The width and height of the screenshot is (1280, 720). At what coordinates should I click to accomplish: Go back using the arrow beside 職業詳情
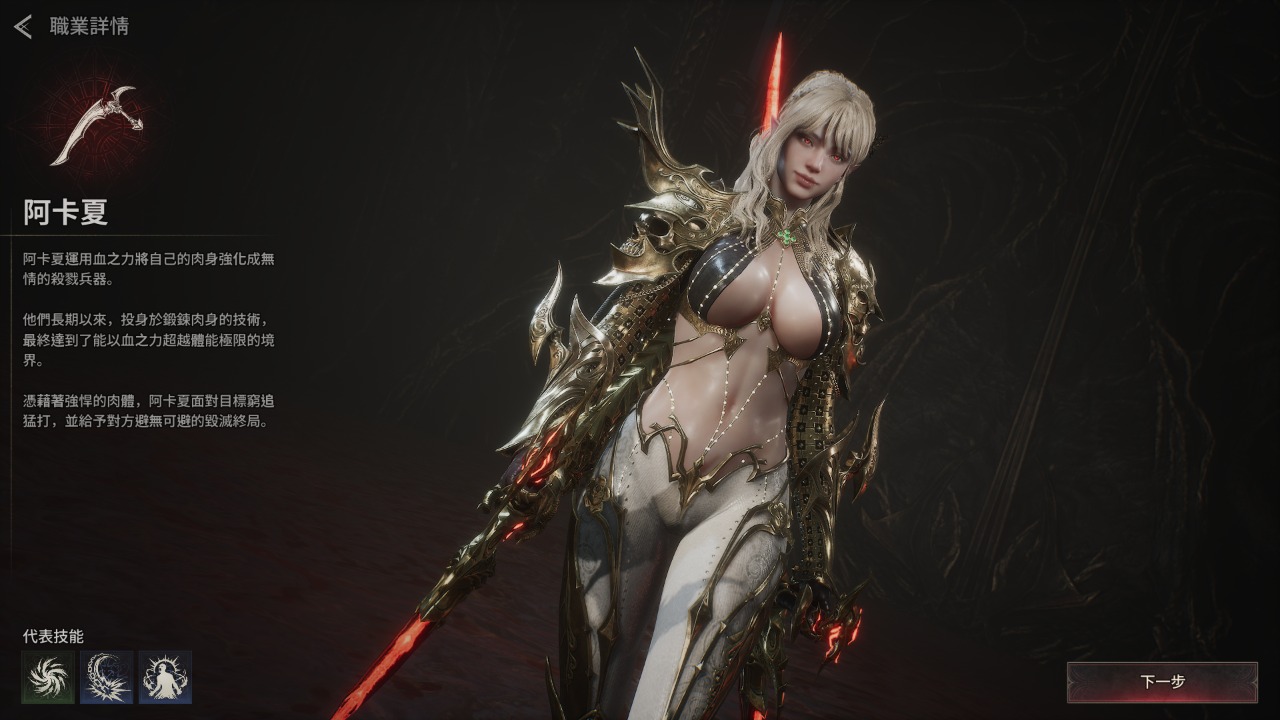pos(23,26)
